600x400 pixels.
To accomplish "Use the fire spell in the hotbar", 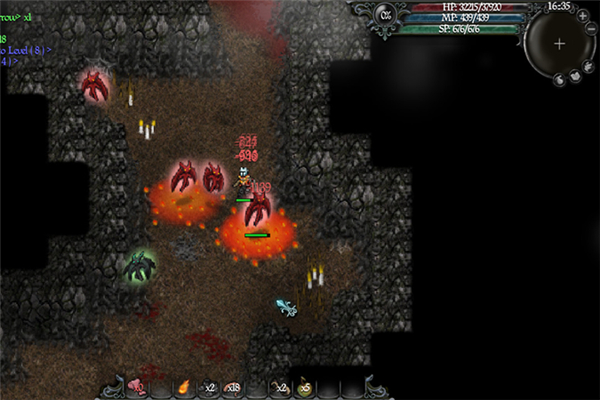I will [x=184, y=387].
